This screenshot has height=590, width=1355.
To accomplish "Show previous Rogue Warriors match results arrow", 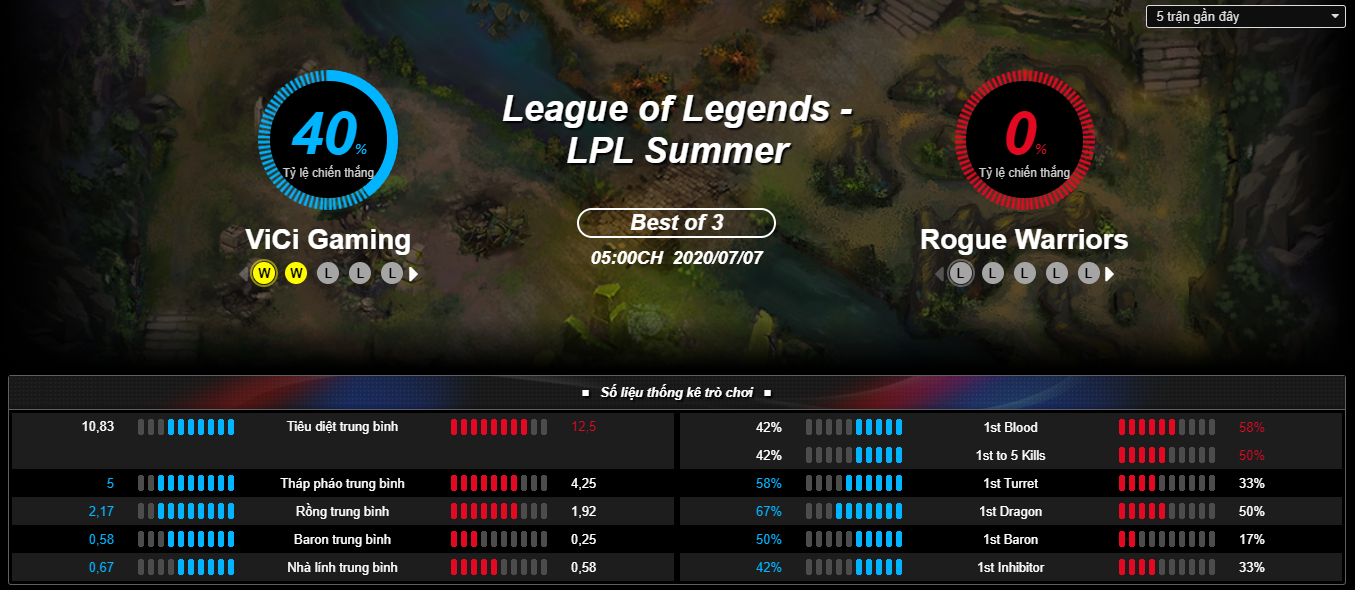I will (x=939, y=274).
